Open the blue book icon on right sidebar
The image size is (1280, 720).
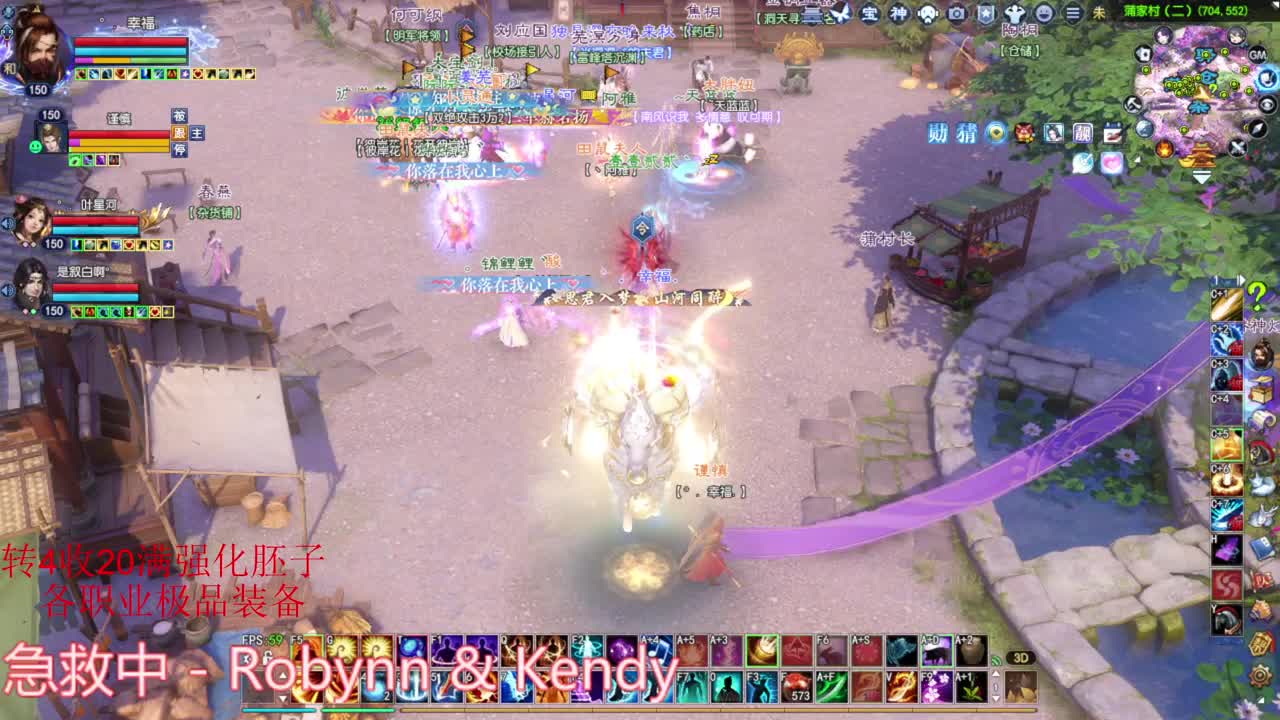[1260, 546]
